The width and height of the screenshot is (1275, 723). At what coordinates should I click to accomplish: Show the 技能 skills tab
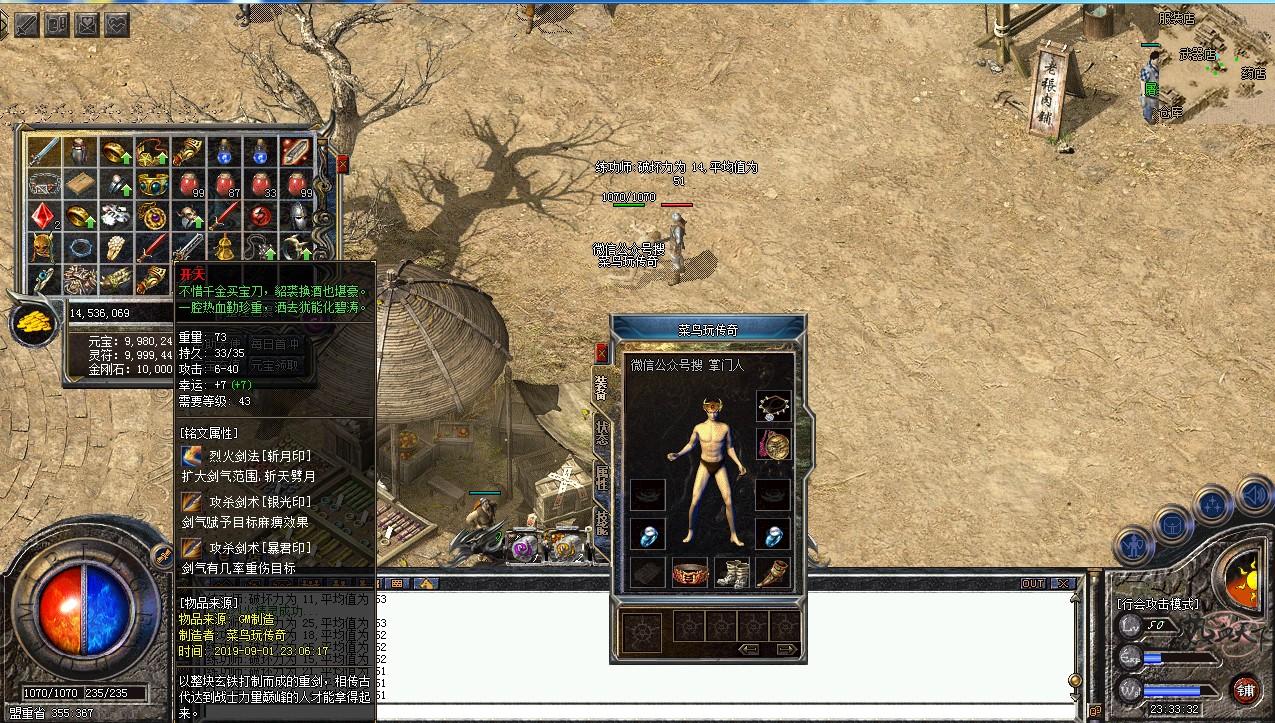click(601, 522)
